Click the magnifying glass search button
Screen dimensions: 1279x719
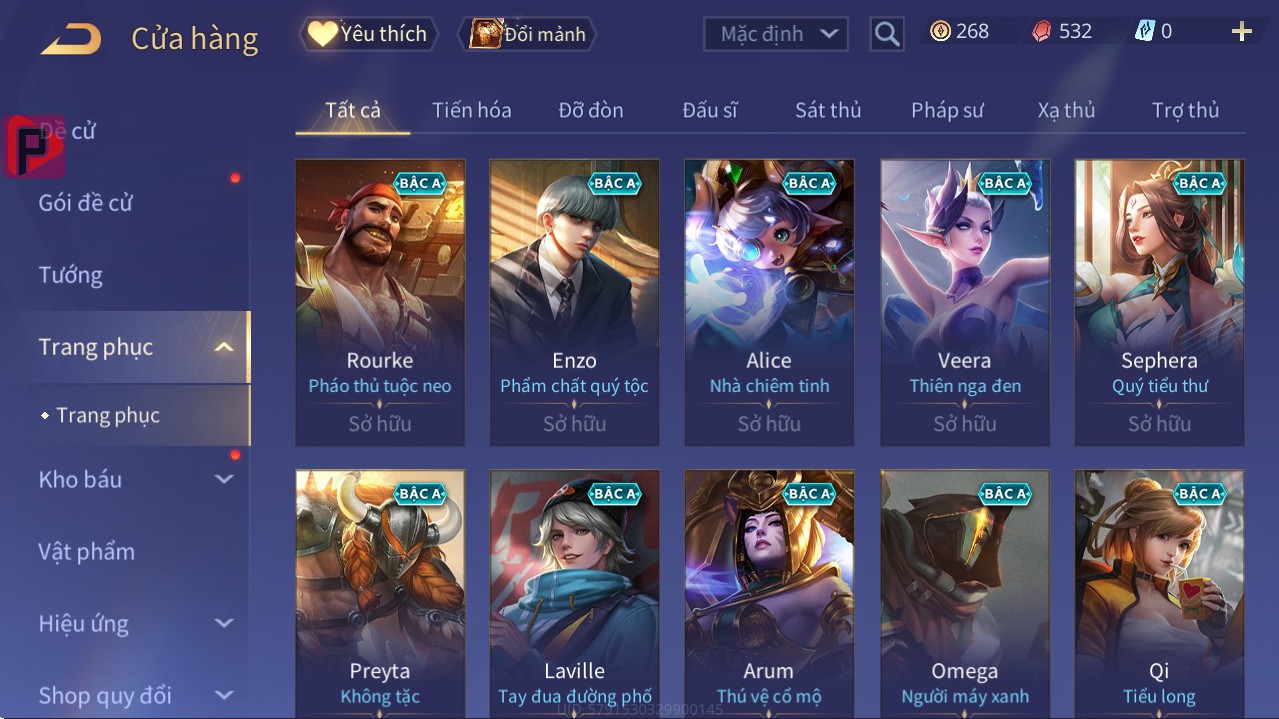[x=887, y=34]
